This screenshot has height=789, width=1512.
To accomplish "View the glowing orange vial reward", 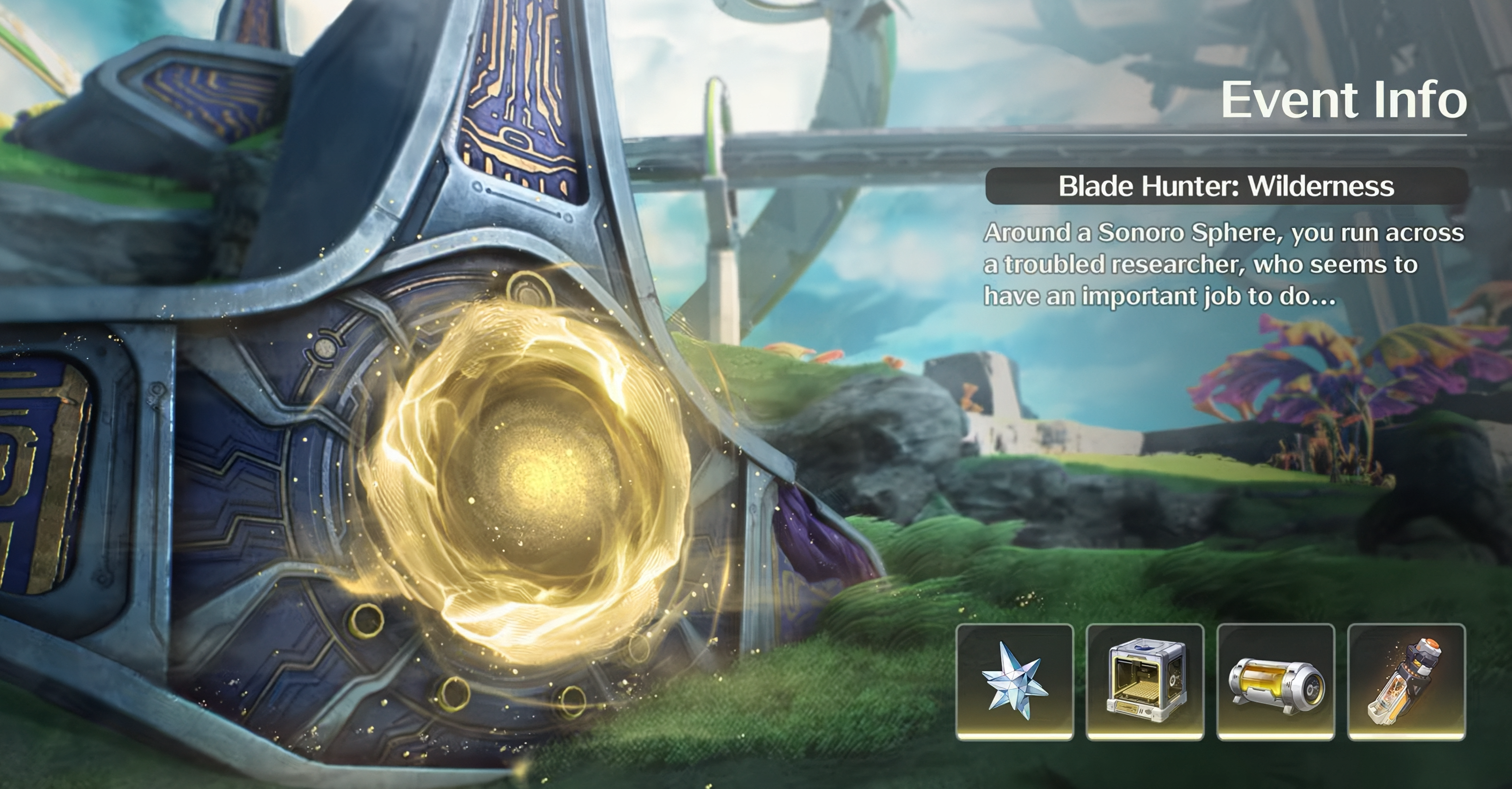I will (x=1406, y=681).
